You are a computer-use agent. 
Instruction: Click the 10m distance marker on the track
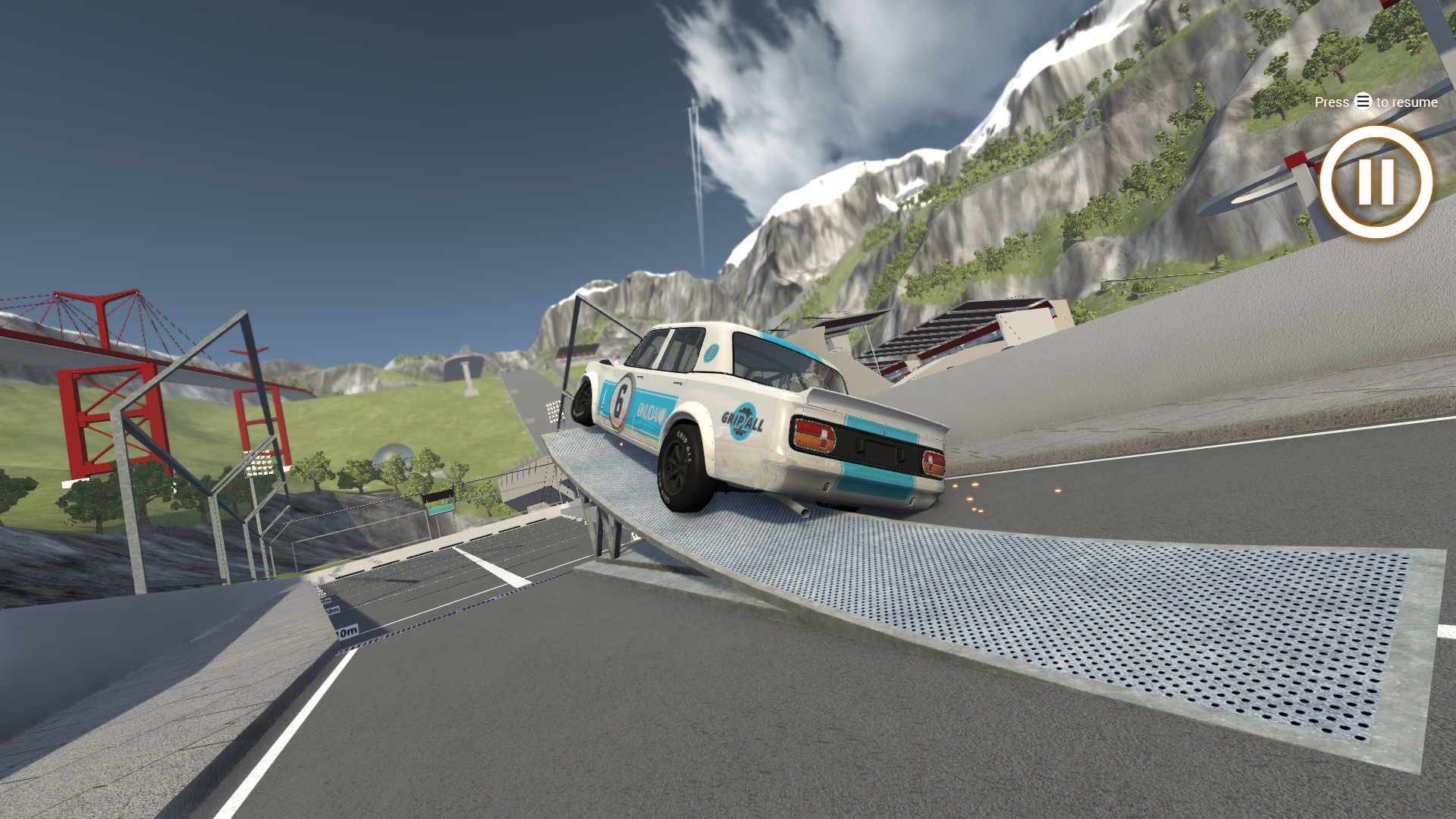pos(349,632)
